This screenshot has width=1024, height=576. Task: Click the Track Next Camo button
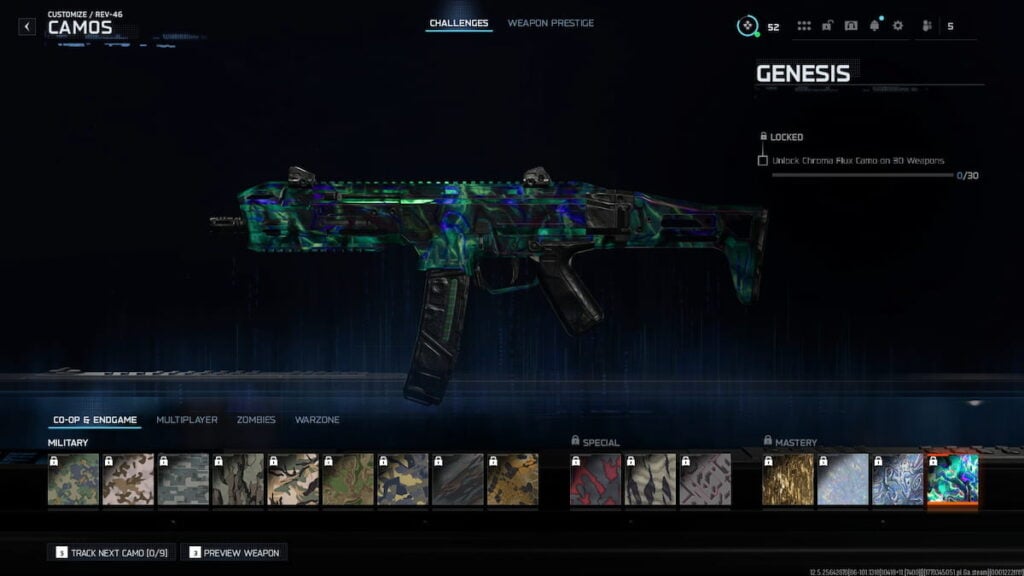pos(112,552)
